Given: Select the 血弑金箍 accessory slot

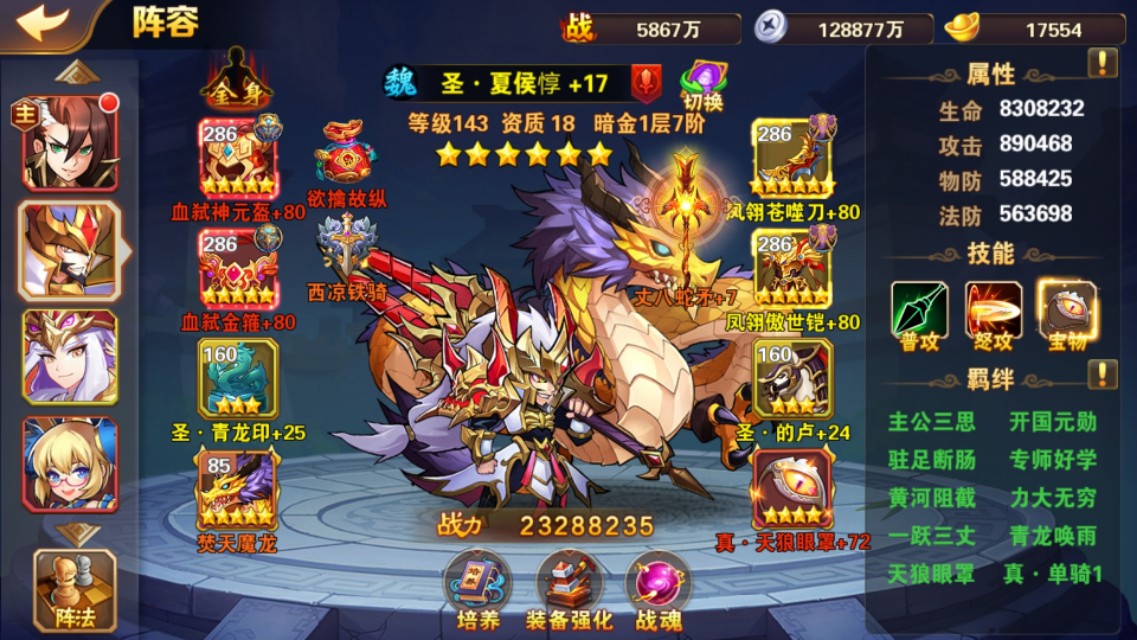Looking at the screenshot, I should pyautogui.click(x=237, y=268).
